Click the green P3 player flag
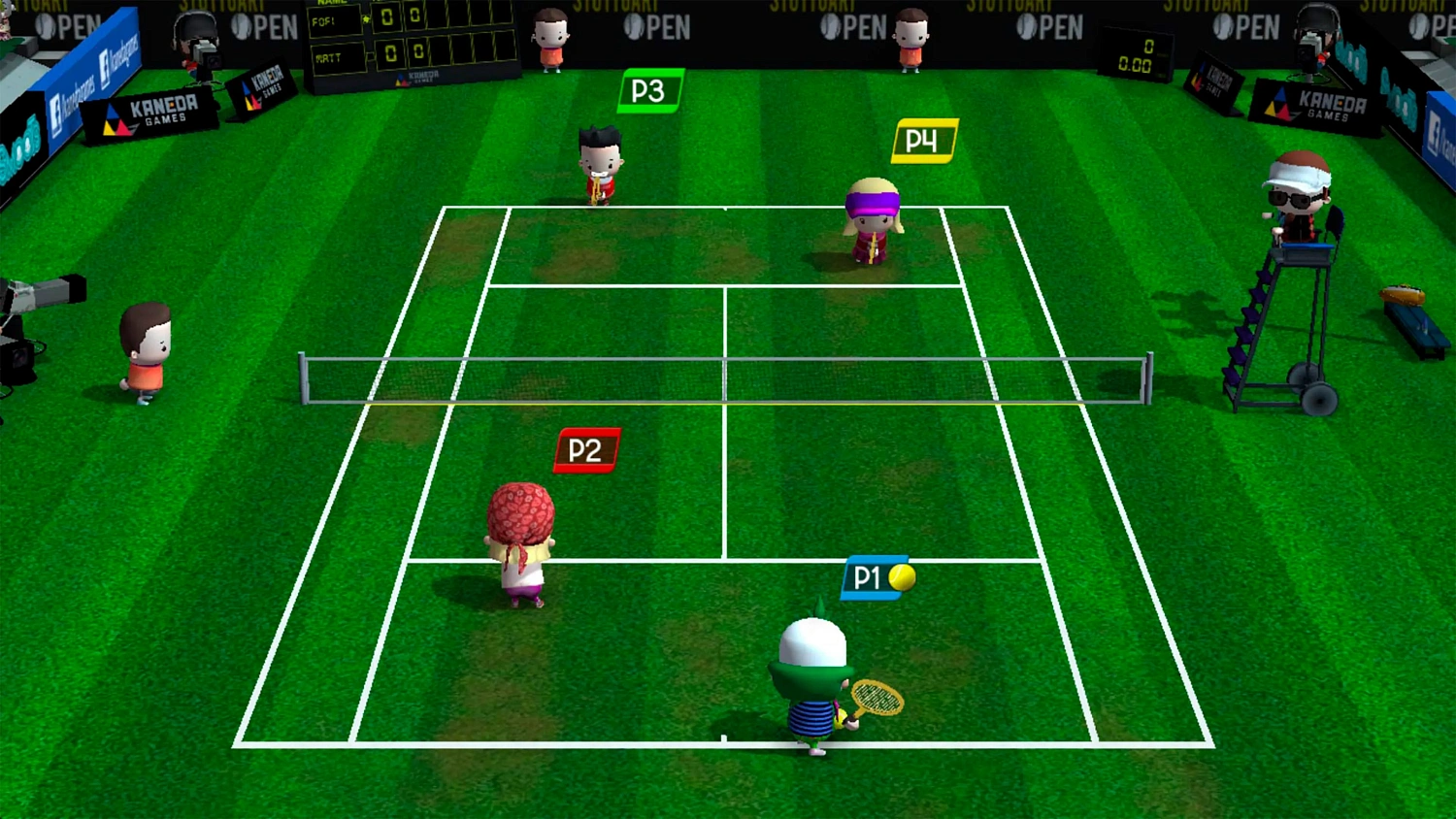 [x=649, y=89]
